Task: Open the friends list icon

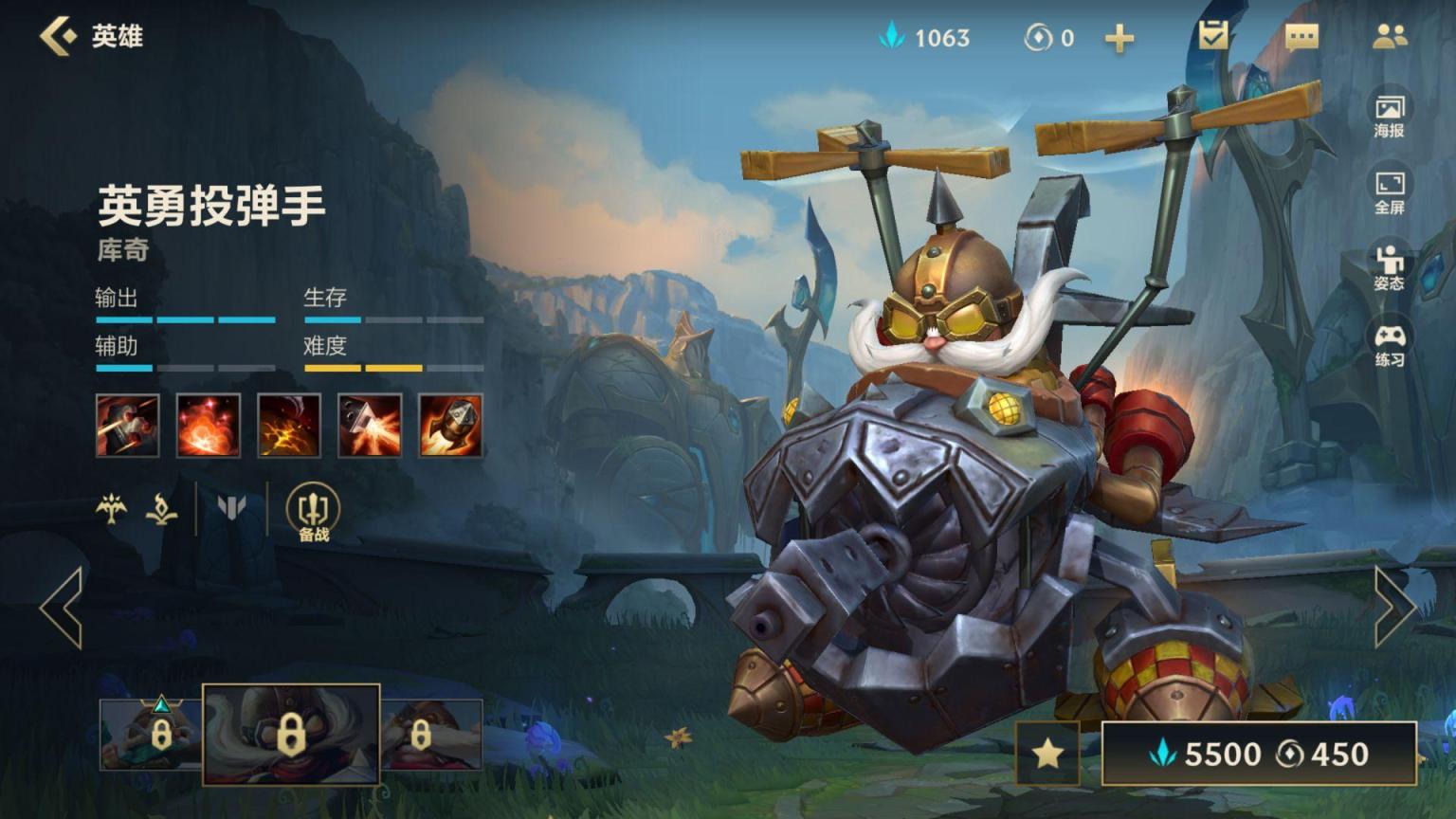Action: [1390, 37]
